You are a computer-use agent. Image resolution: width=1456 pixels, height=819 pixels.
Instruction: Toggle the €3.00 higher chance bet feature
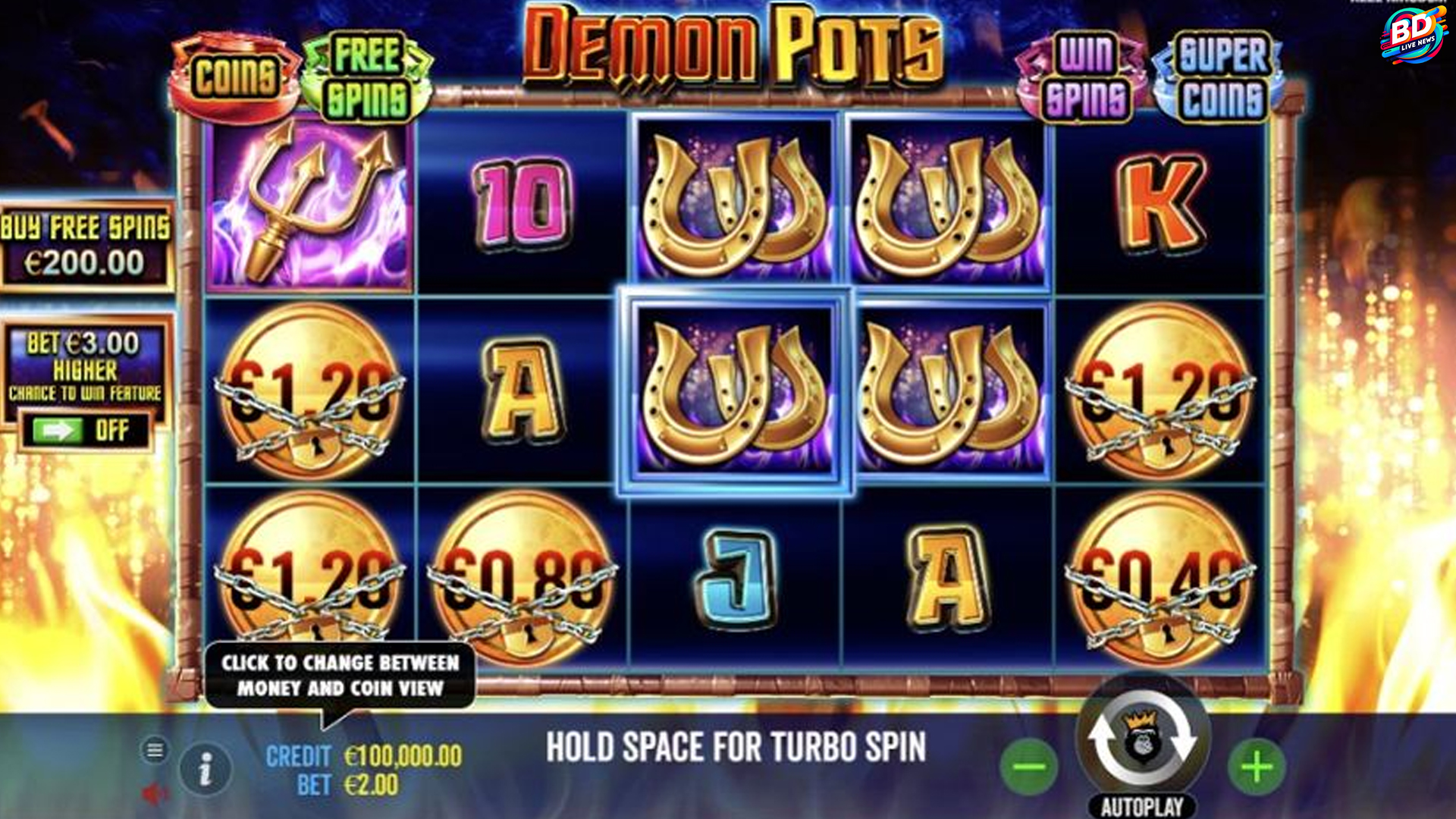coord(85,431)
